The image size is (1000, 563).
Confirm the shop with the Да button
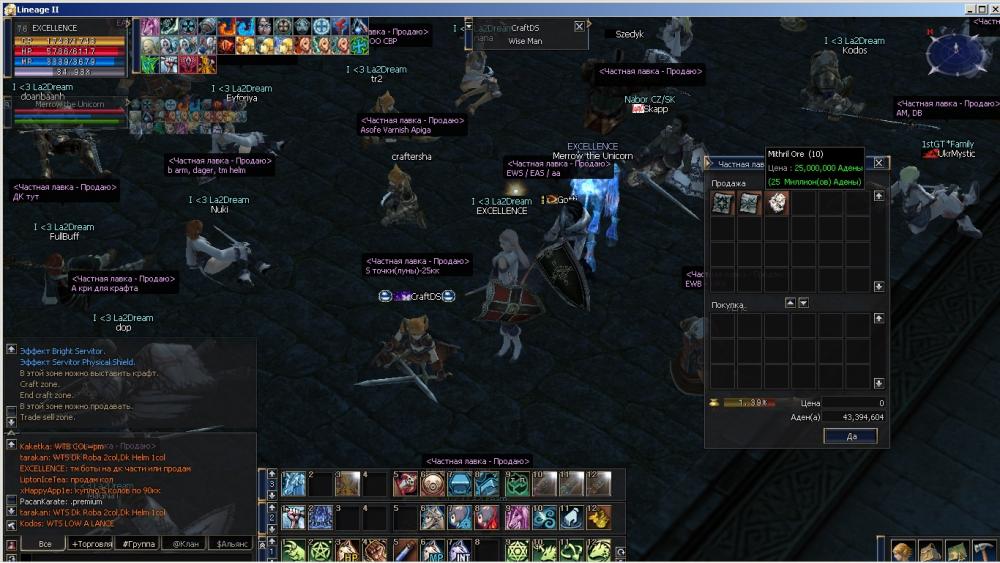tap(850, 436)
